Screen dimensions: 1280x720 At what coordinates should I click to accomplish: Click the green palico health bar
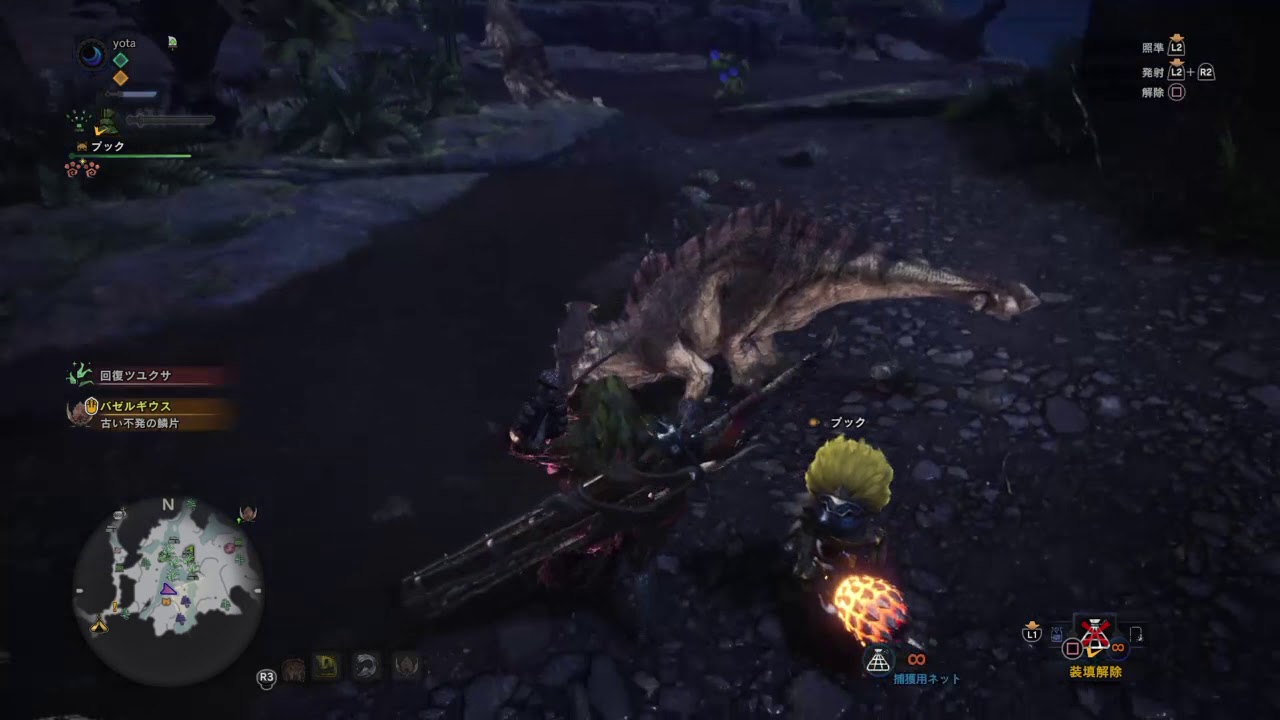[128, 155]
